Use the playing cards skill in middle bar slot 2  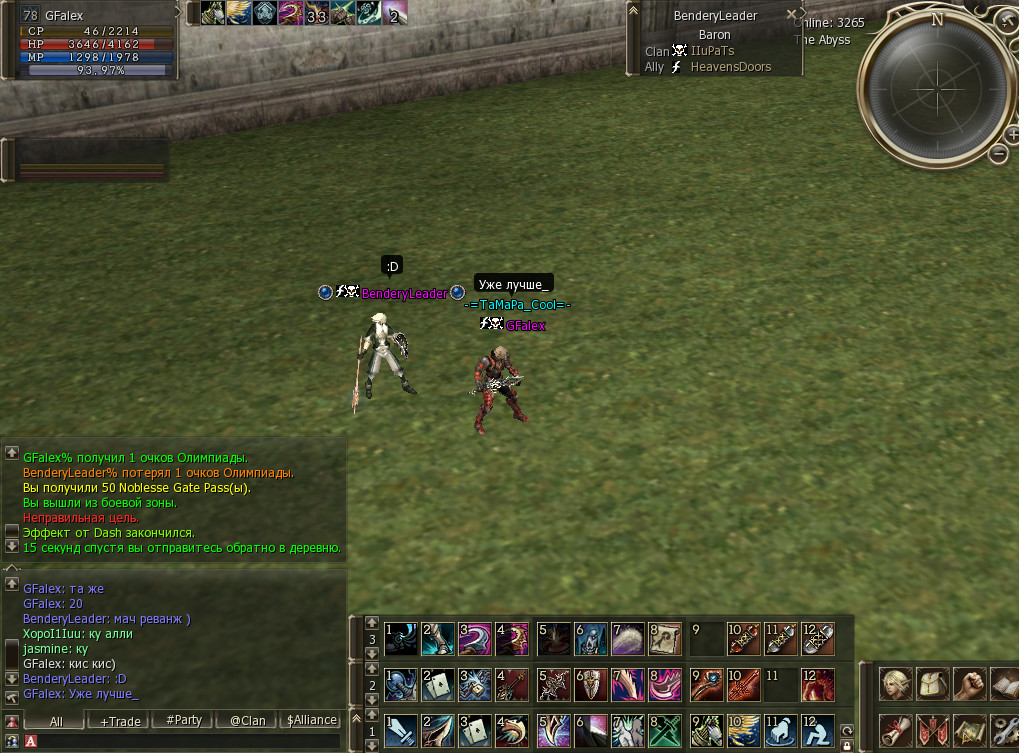tap(437, 684)
